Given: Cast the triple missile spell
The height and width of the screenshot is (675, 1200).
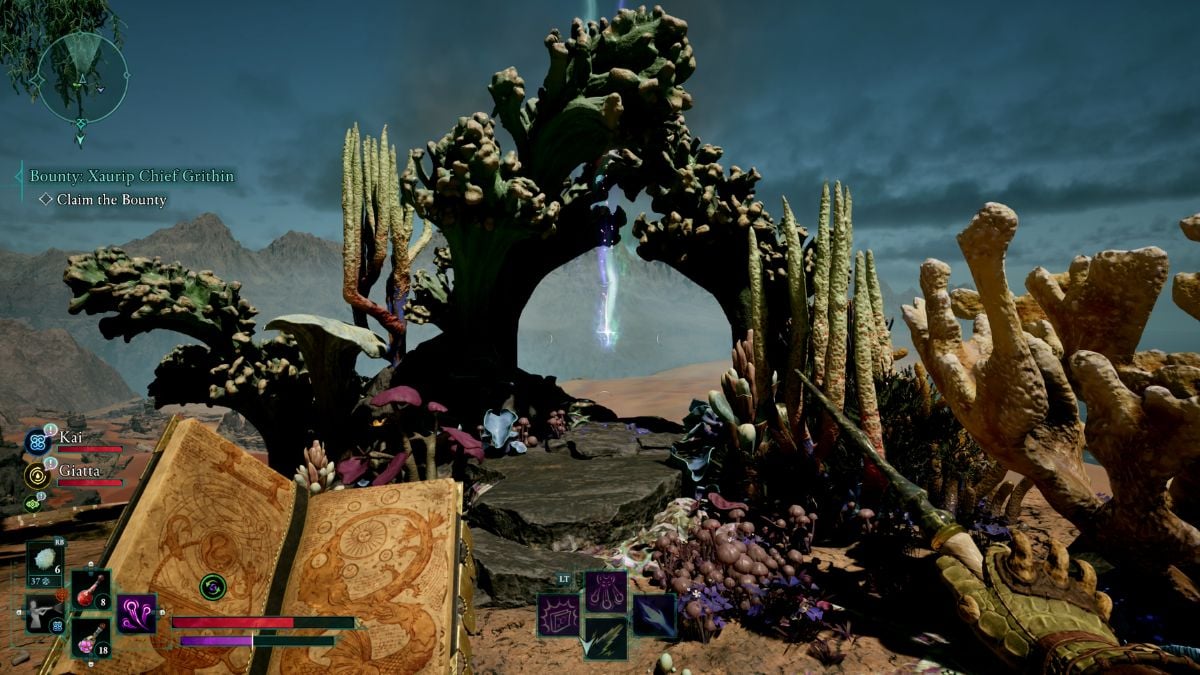Looking at the screenshot, I should coord(606,591).
